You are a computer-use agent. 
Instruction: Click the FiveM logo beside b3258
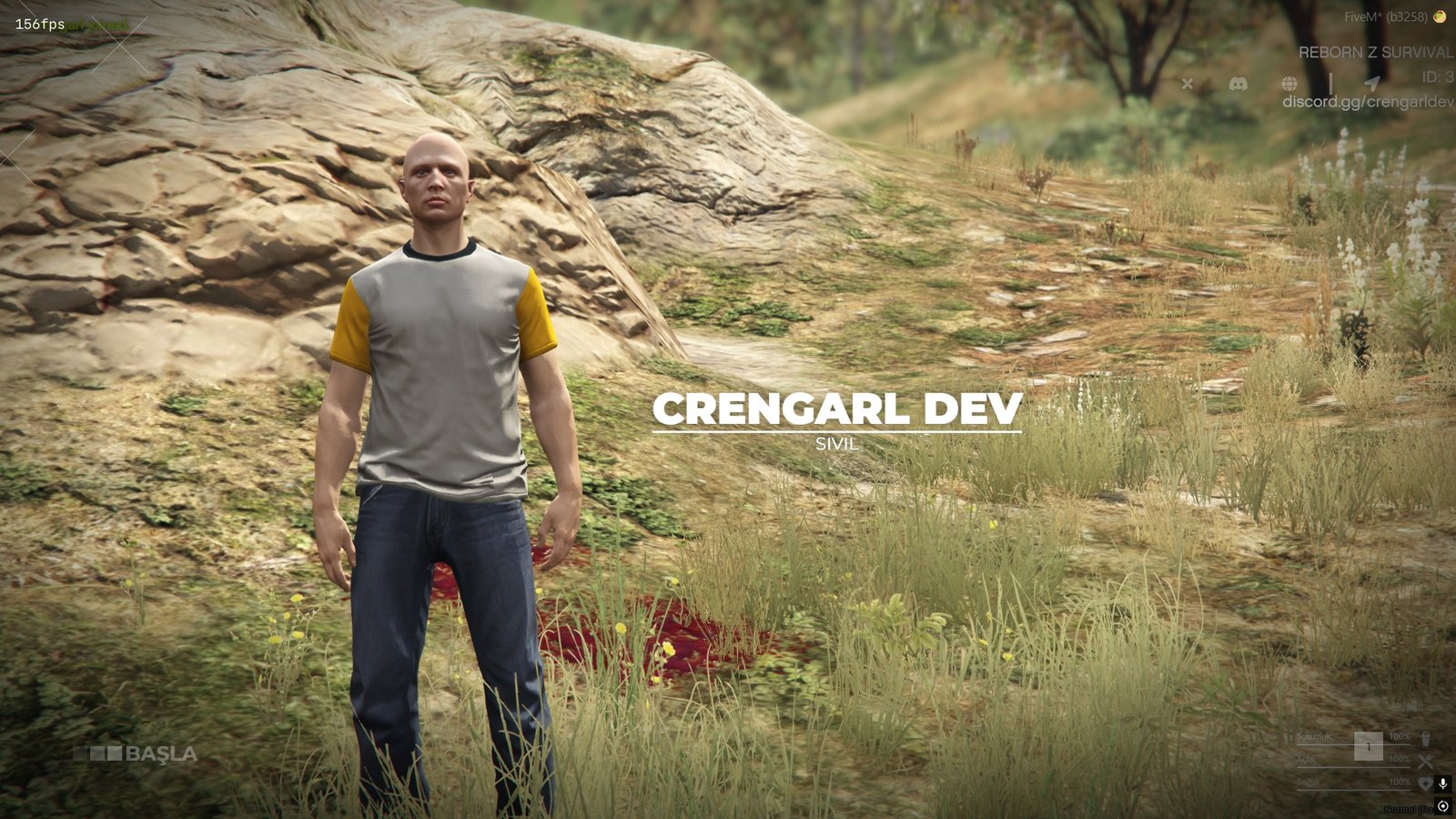[x=1441, y=17]
